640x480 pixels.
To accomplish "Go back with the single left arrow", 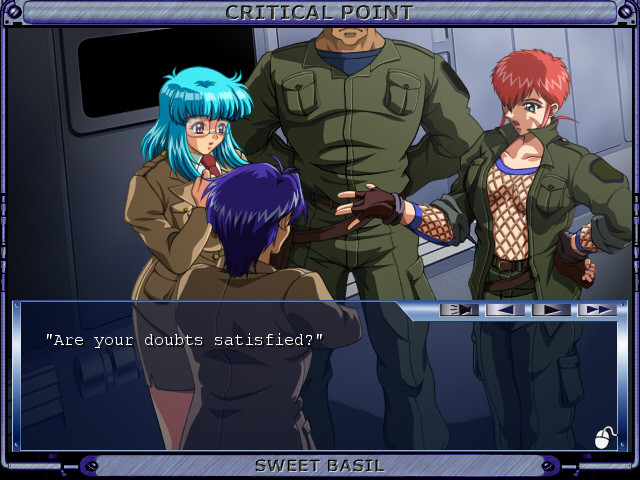I will (x=505, y=310).
